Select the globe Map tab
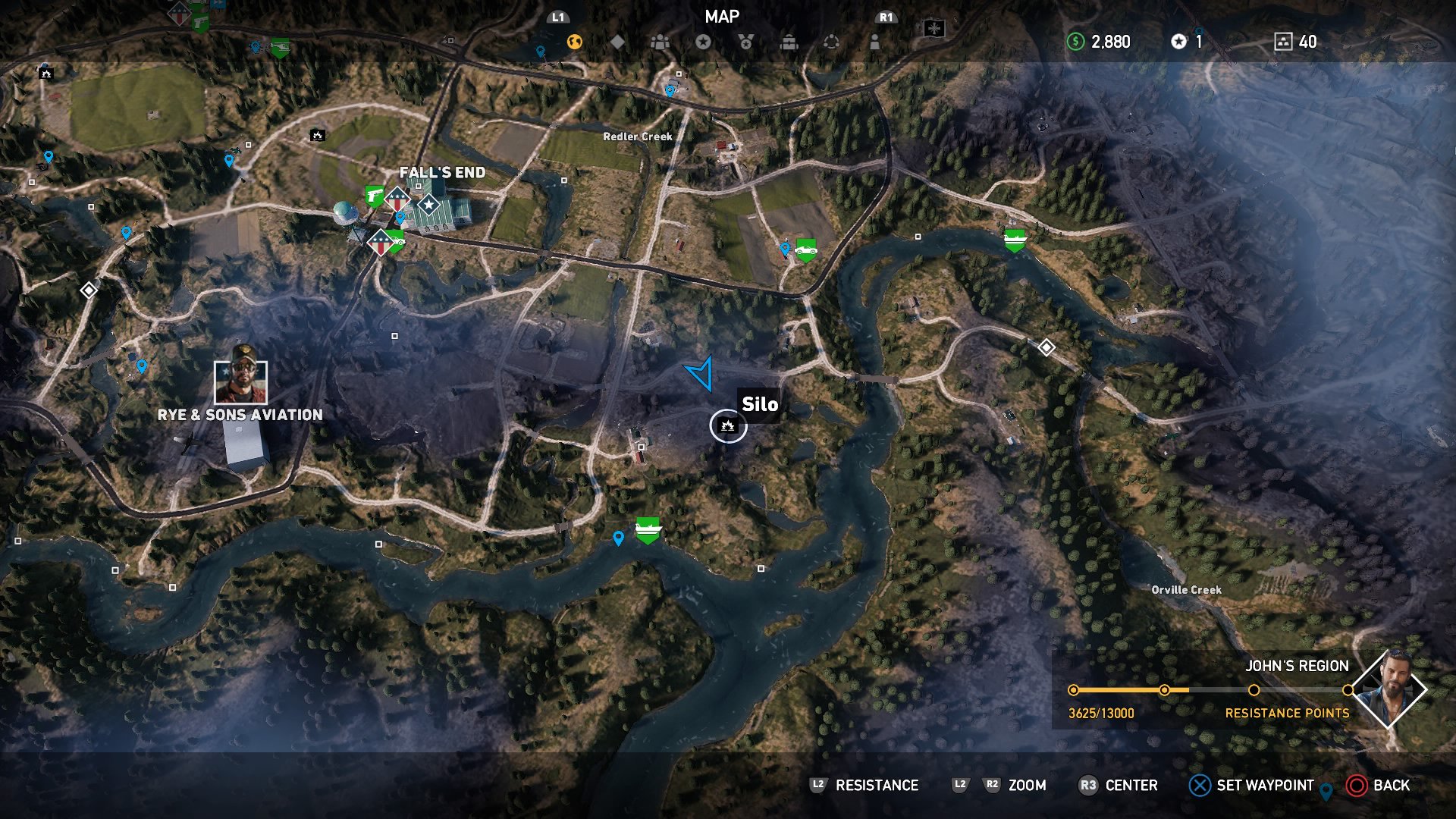 pyautogui.click(x=575, y=42)
